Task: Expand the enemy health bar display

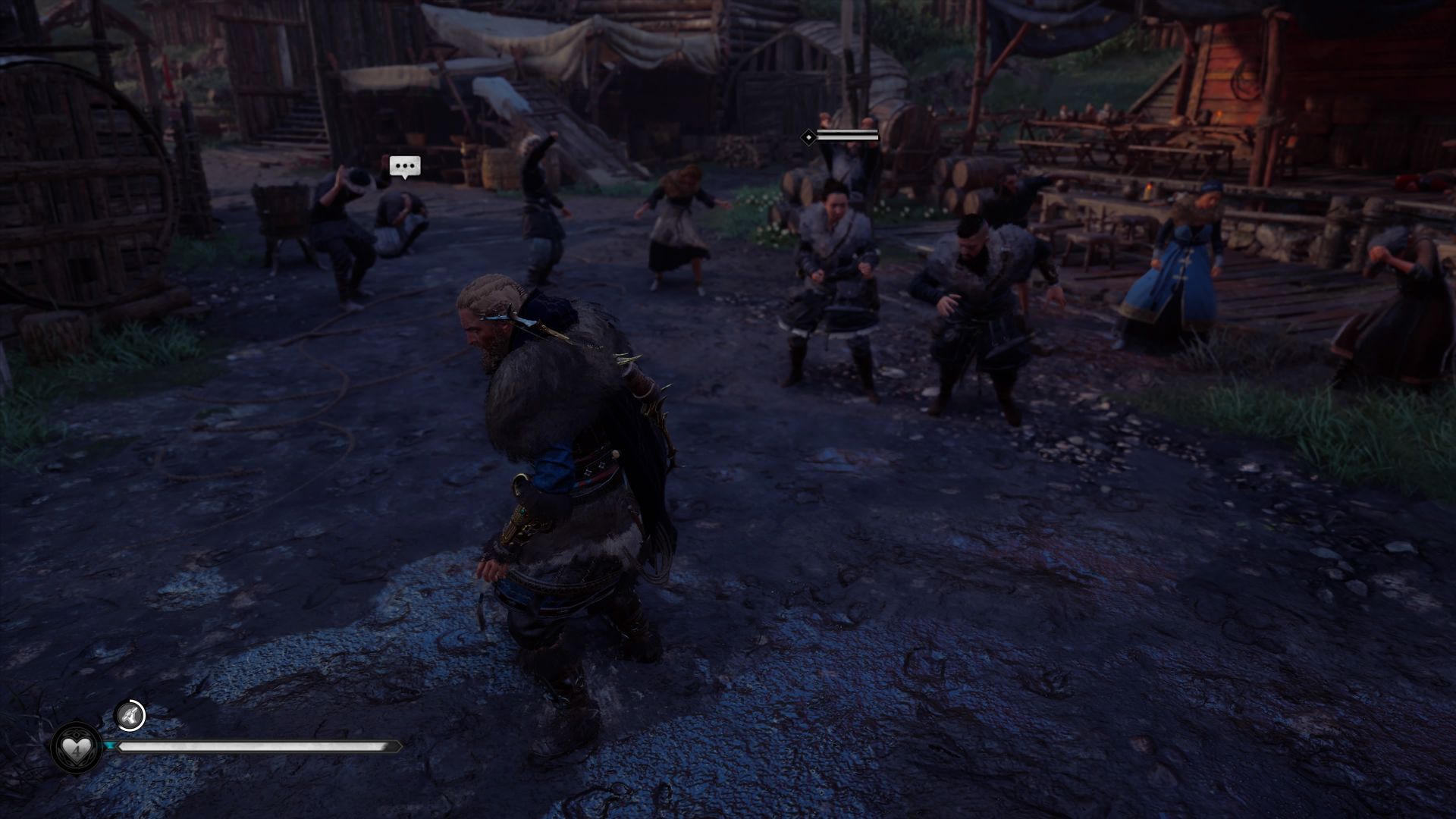Action: (849, 137)
